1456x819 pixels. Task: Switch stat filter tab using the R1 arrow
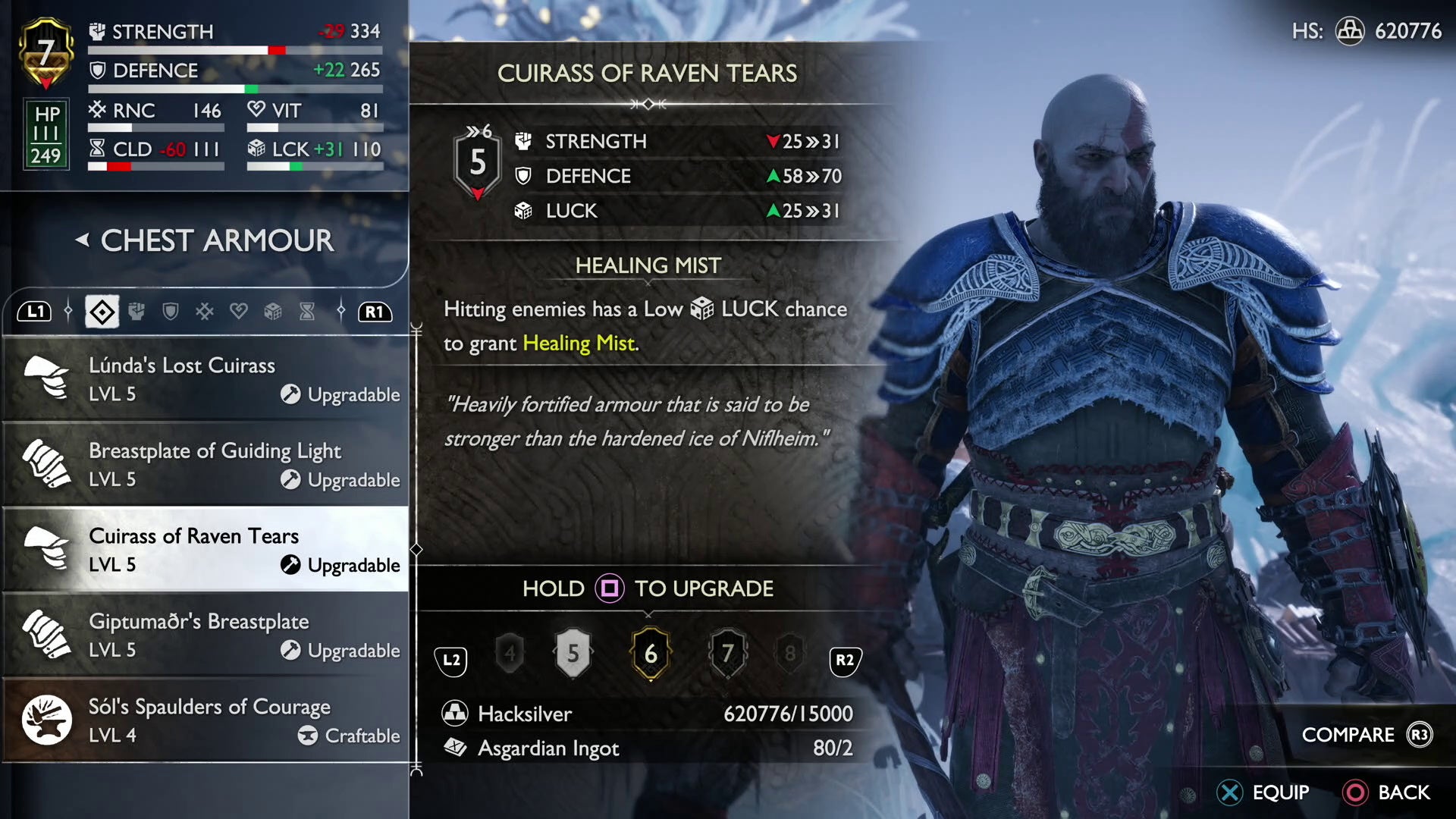[375, 312]
